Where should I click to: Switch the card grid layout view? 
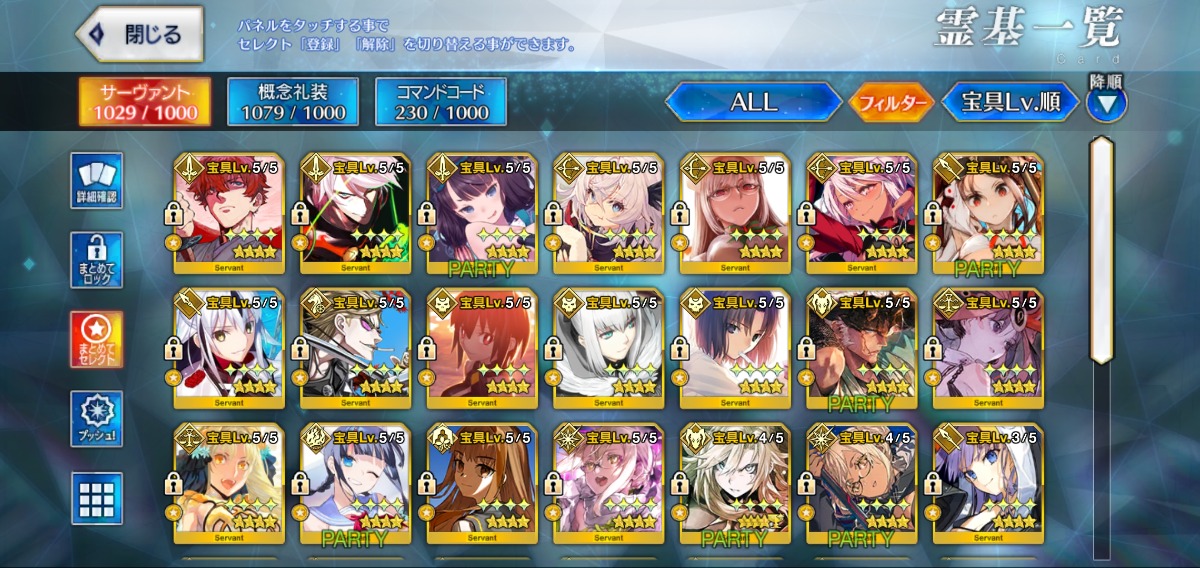[97, 497]
